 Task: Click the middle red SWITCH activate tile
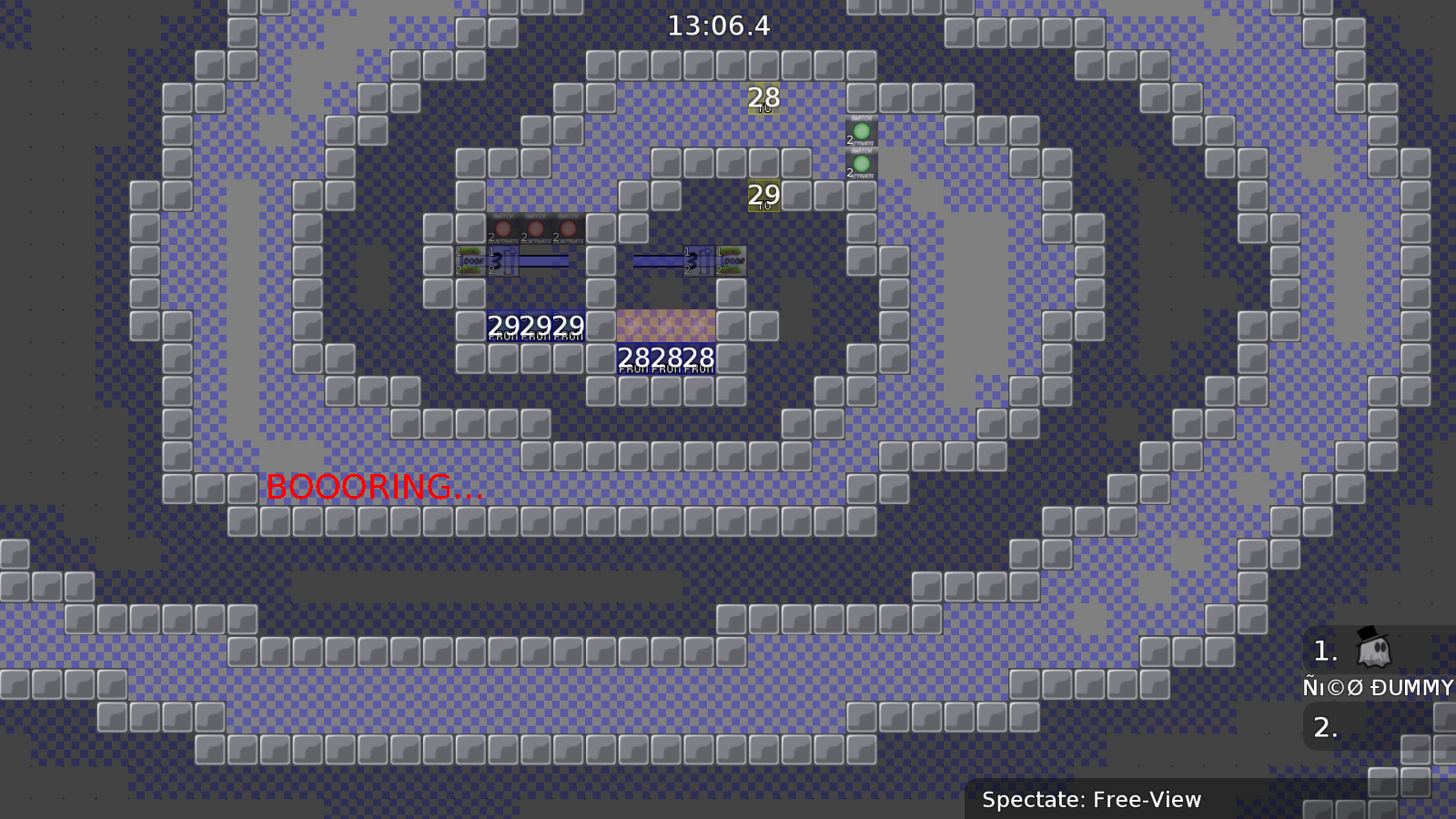[535, 227]
